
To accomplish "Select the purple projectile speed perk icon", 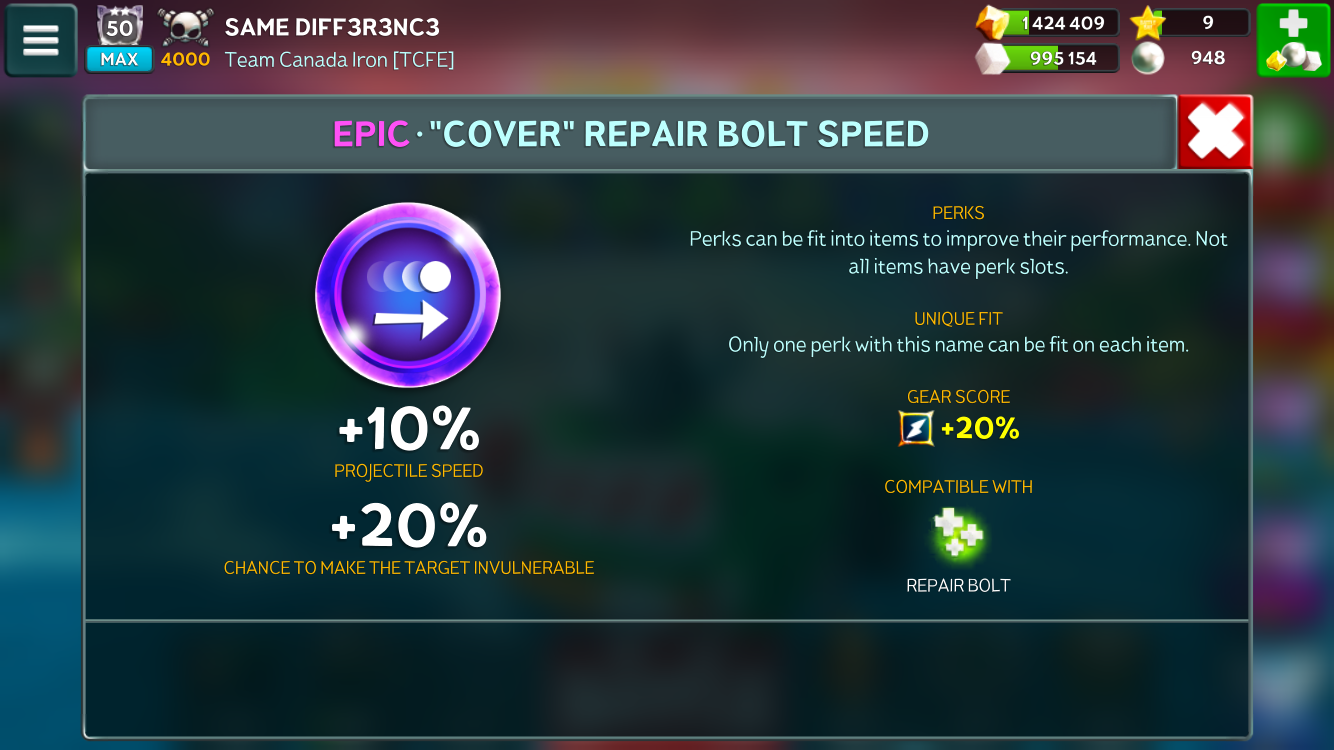I will [408, 294].
